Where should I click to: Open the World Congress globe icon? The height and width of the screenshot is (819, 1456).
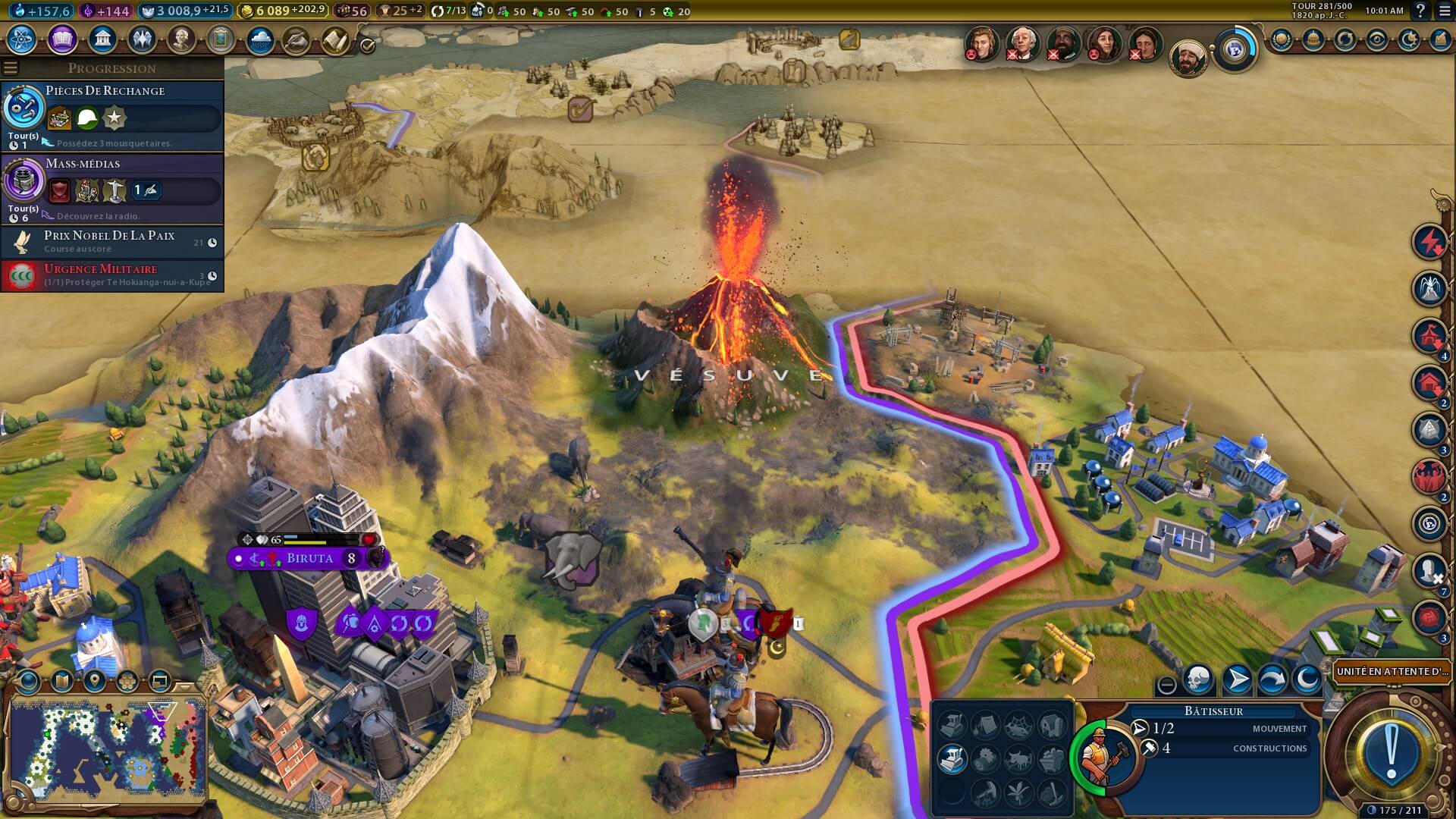(1235, 50)
